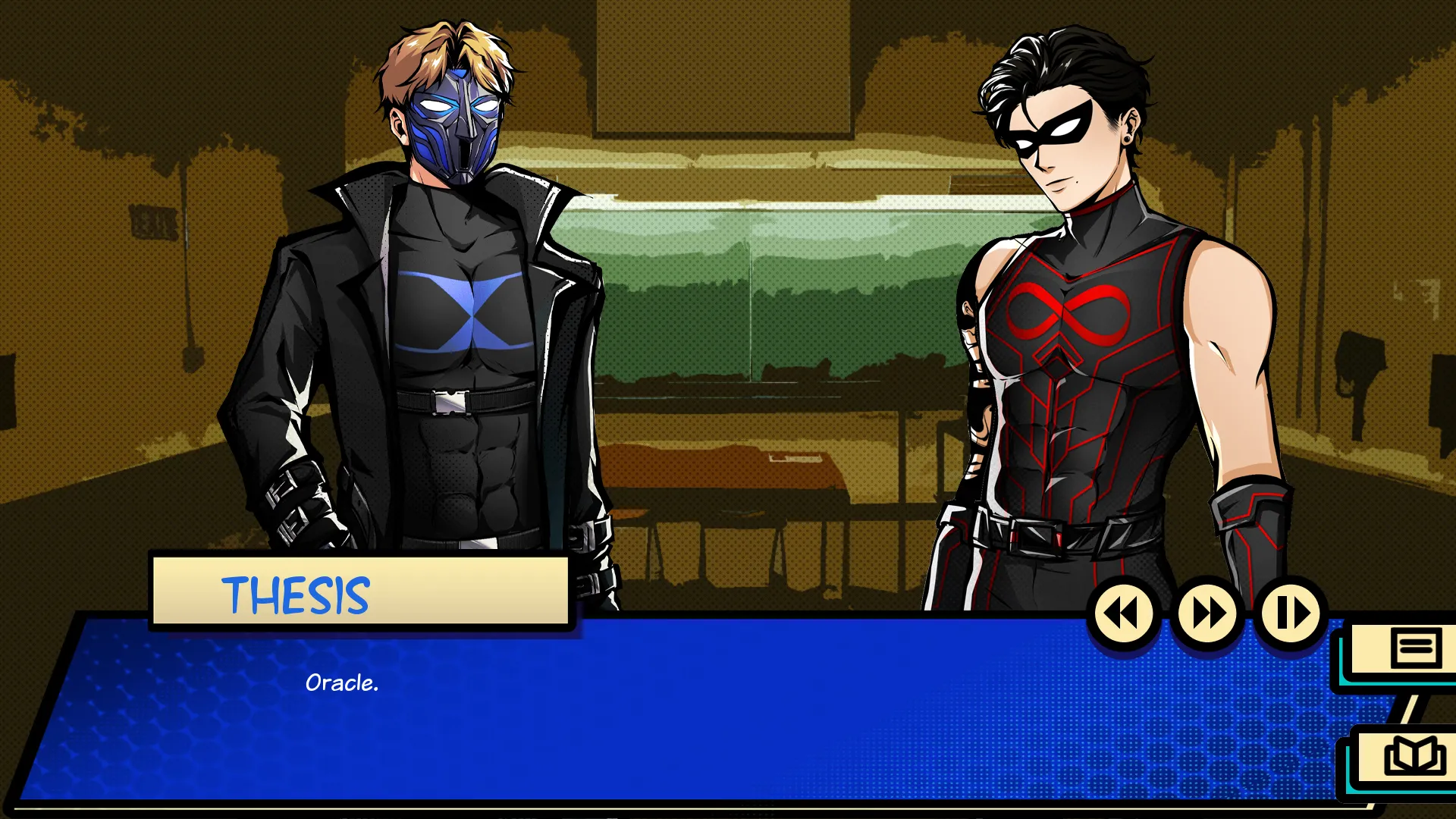Fast-forward the dialogue with the double-right arrows
This screenshot has width=1456, height=819.
point(1207,613)
